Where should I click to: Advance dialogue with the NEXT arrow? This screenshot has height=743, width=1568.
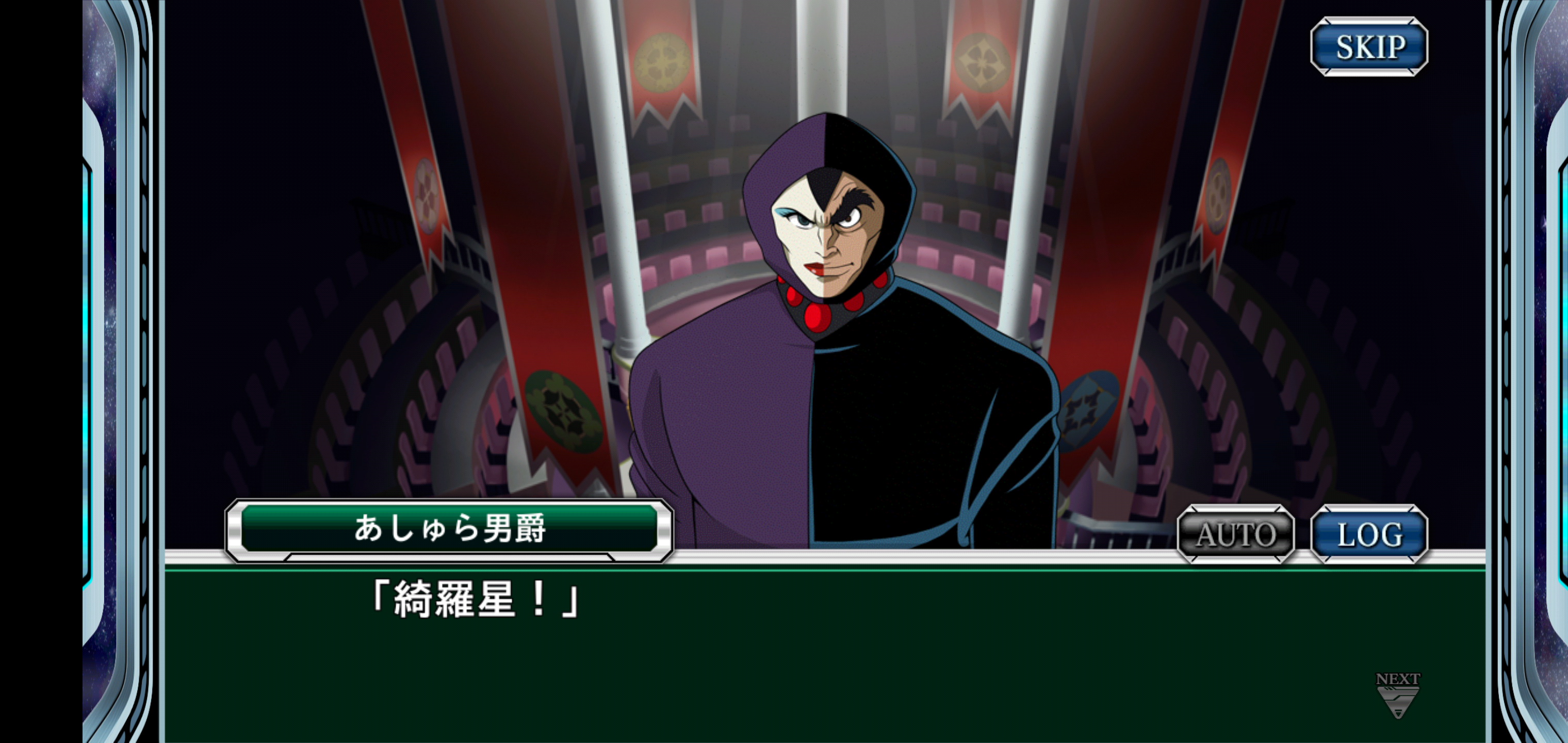click(x=1398, y=696)
